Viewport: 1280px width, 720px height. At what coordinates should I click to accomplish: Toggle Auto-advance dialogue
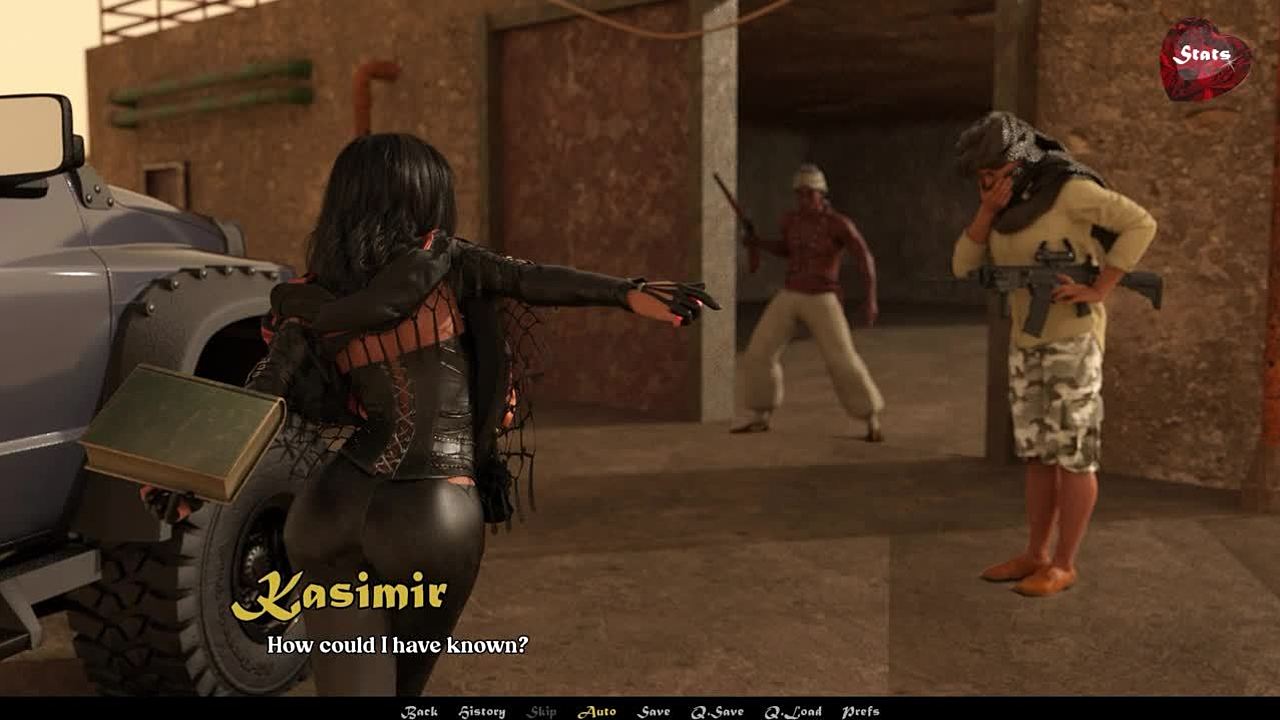[x=597, y=711]
